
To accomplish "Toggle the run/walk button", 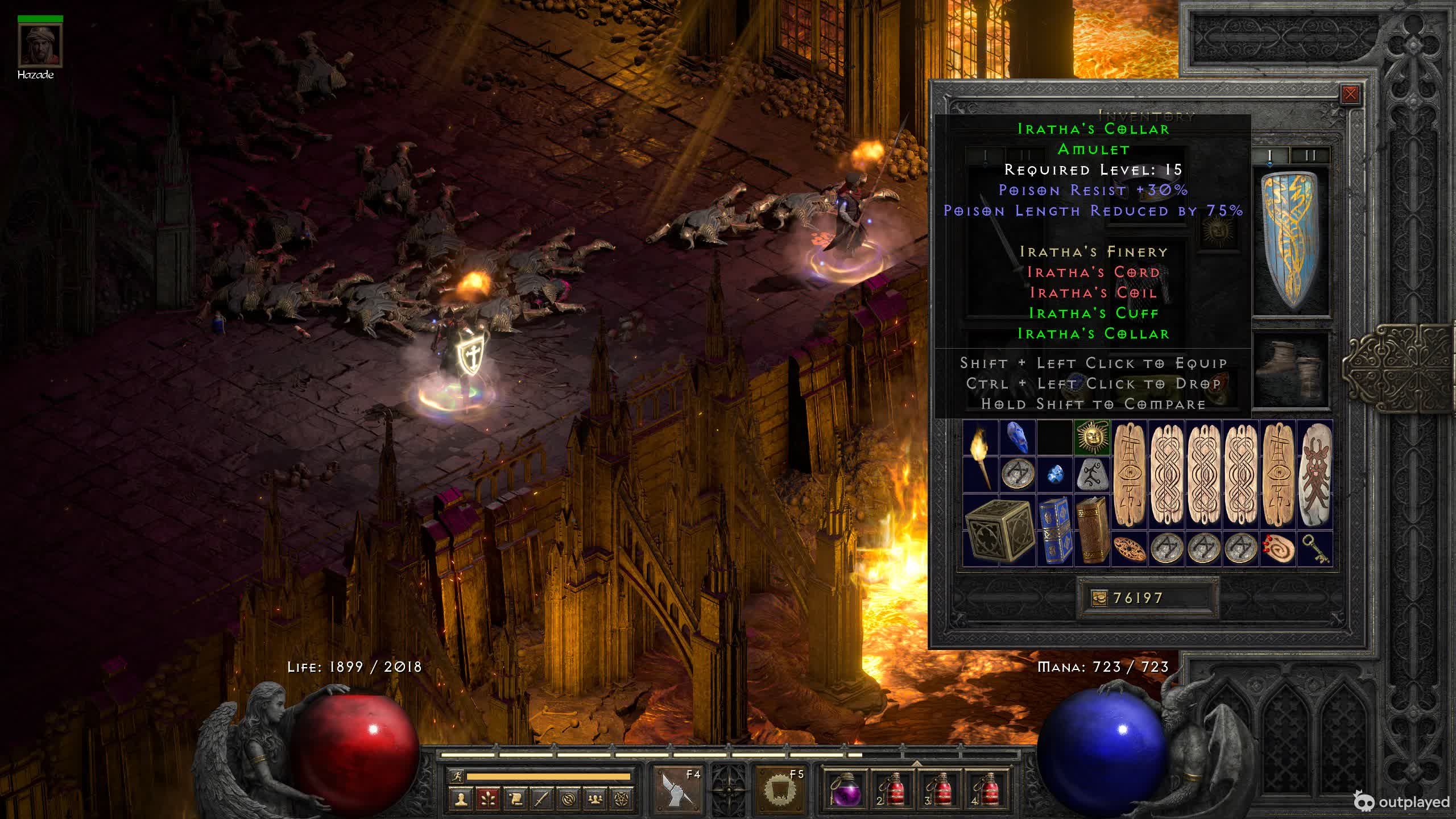I will pyautogui.click(x=456, y=776).
